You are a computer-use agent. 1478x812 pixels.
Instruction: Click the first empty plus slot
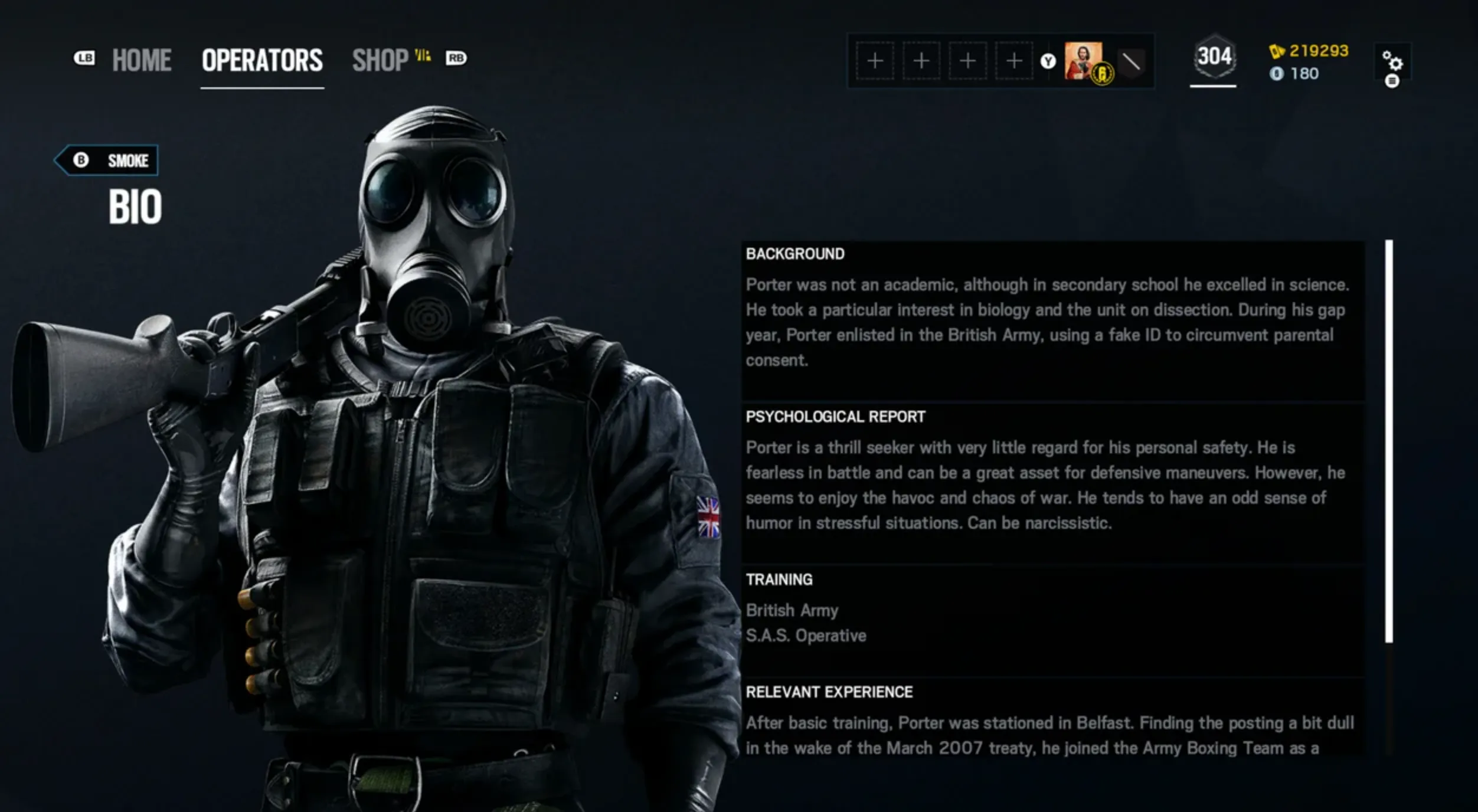(874, 61)
